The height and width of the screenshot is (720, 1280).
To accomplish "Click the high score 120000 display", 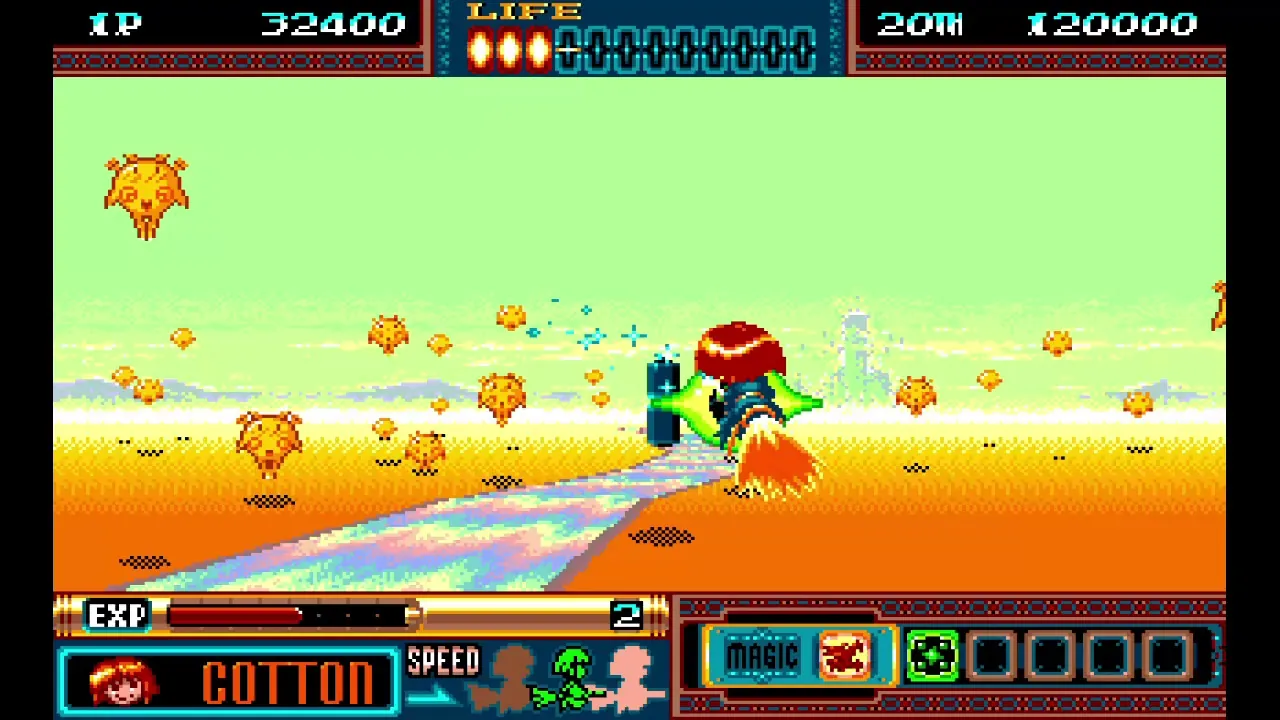I will tap(1113, 24).
